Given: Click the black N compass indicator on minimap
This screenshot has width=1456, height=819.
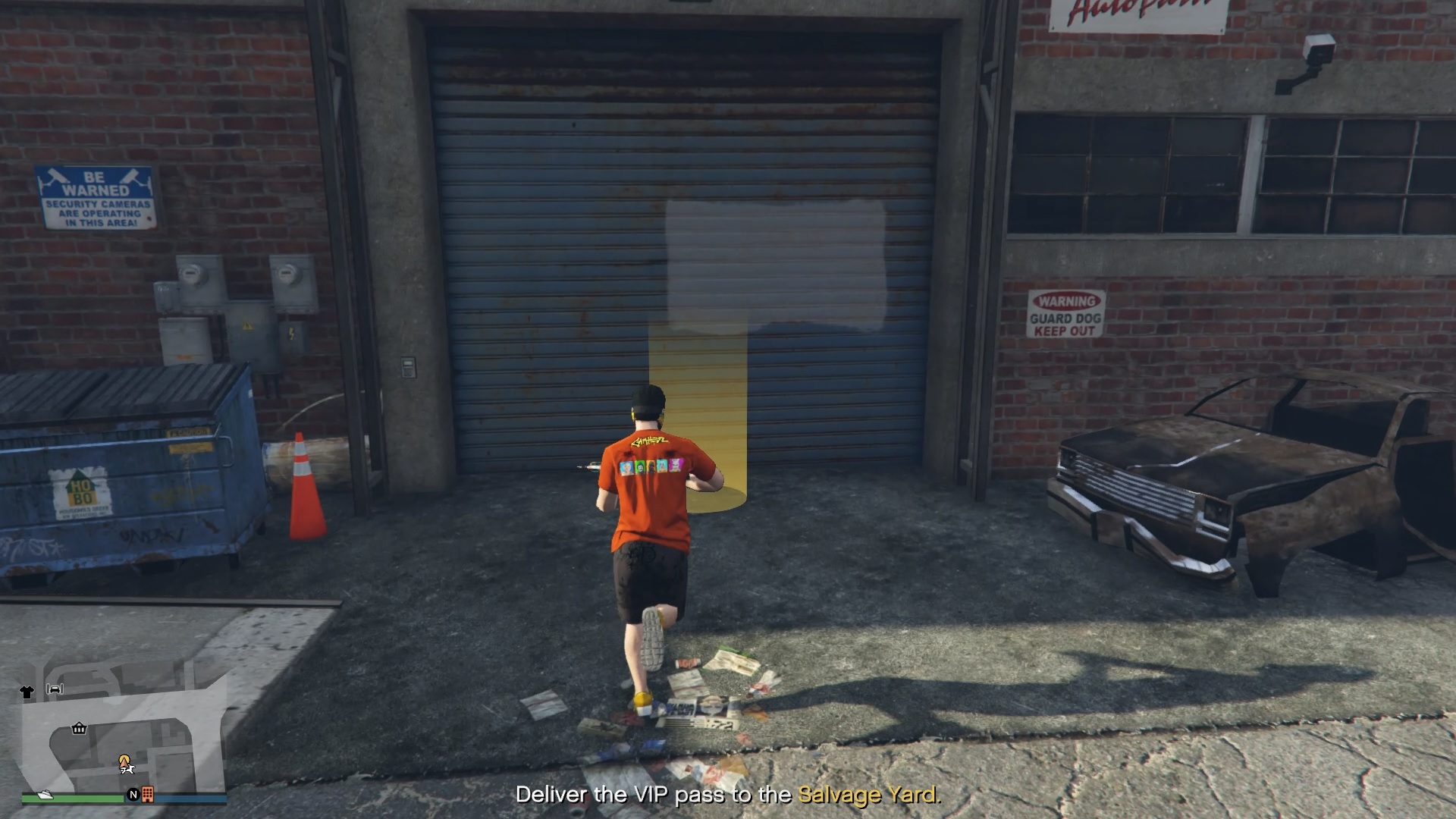Looking at the screenshot, I should [x=134, y=795].
